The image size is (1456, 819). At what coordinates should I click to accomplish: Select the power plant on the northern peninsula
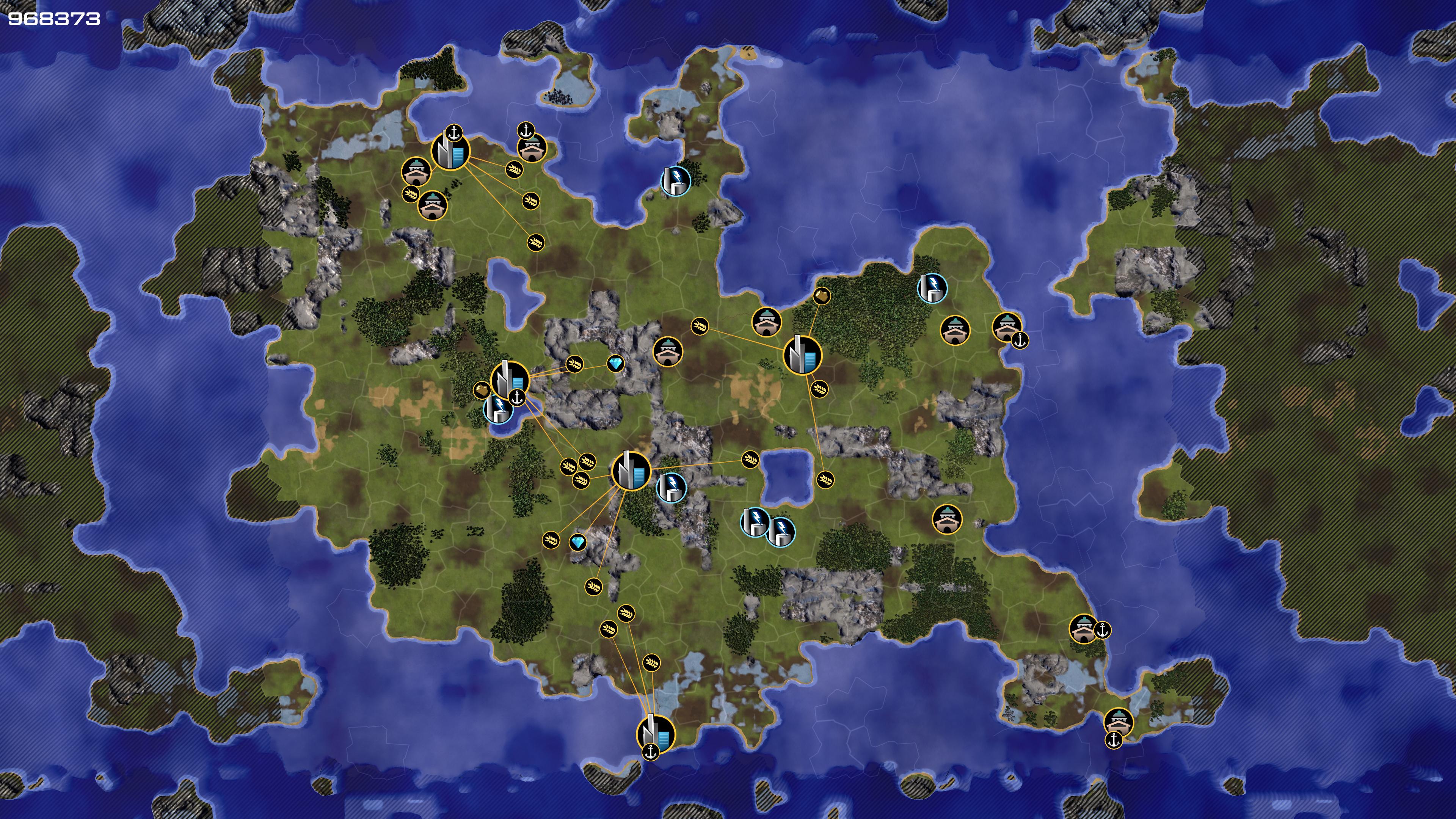point(675,180)
